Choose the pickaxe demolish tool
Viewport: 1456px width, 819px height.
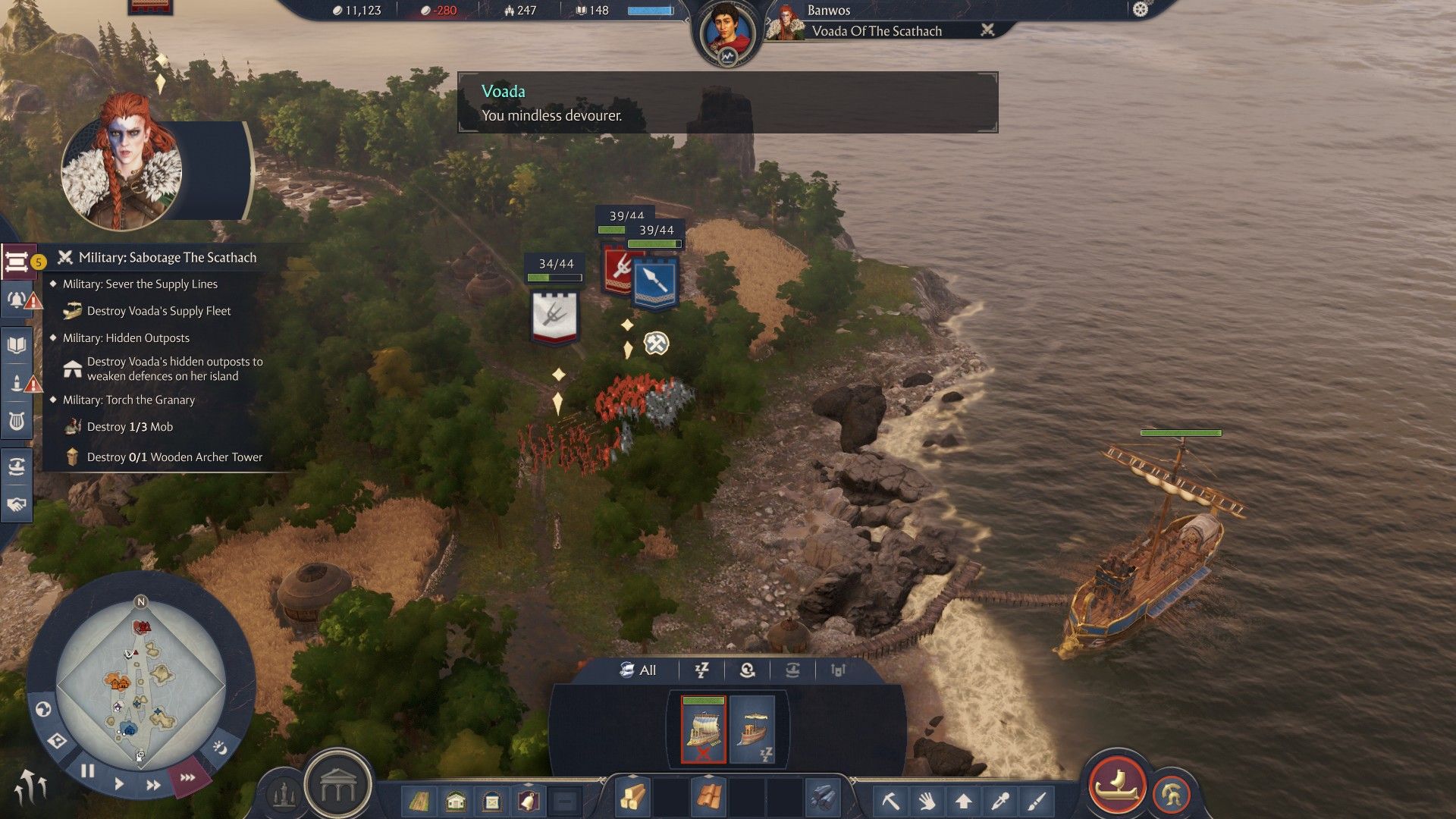point(890,801)
